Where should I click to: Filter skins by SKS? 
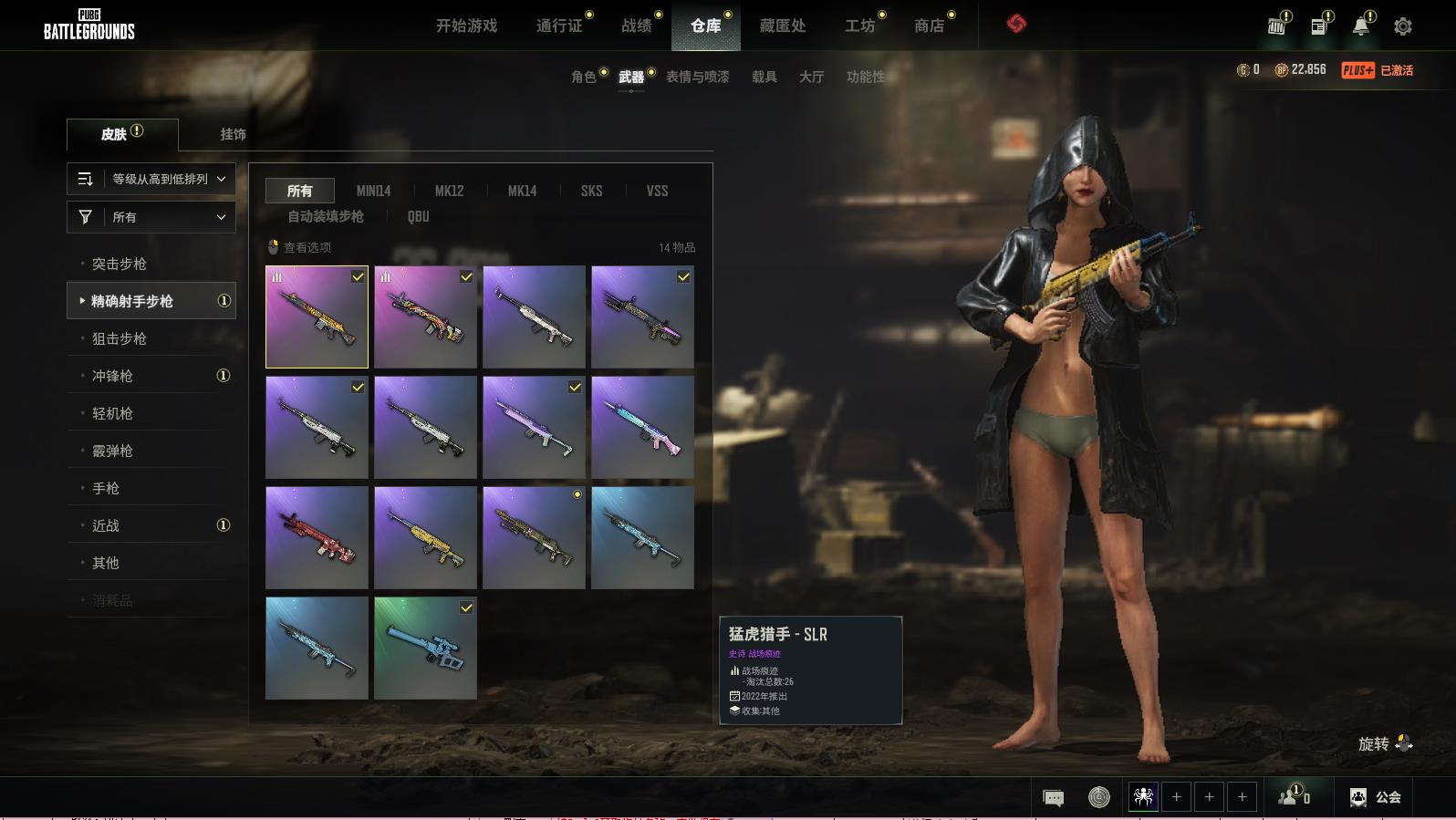[x=591, y=191]
